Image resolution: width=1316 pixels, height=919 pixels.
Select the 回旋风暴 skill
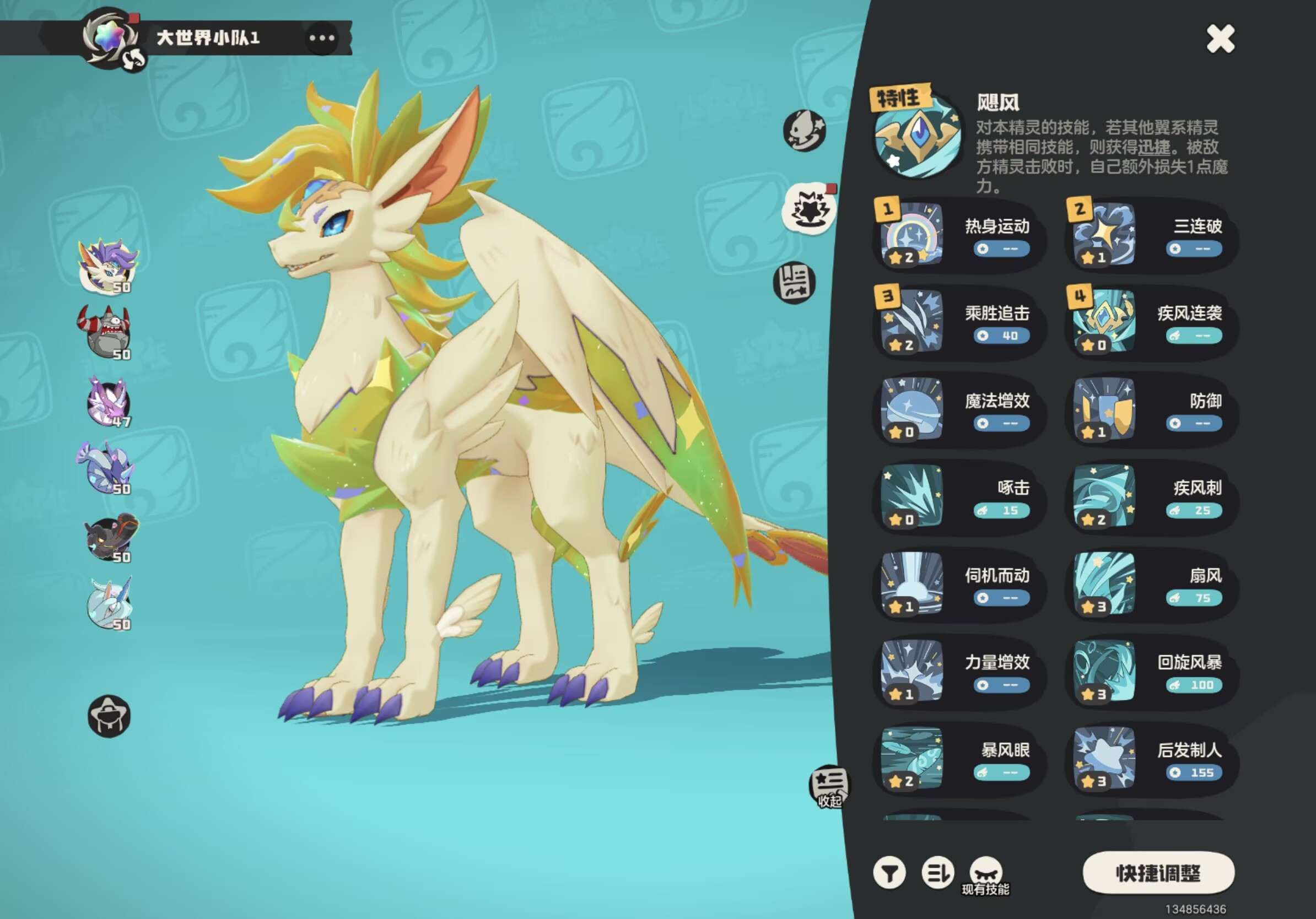coord(1151,672)
